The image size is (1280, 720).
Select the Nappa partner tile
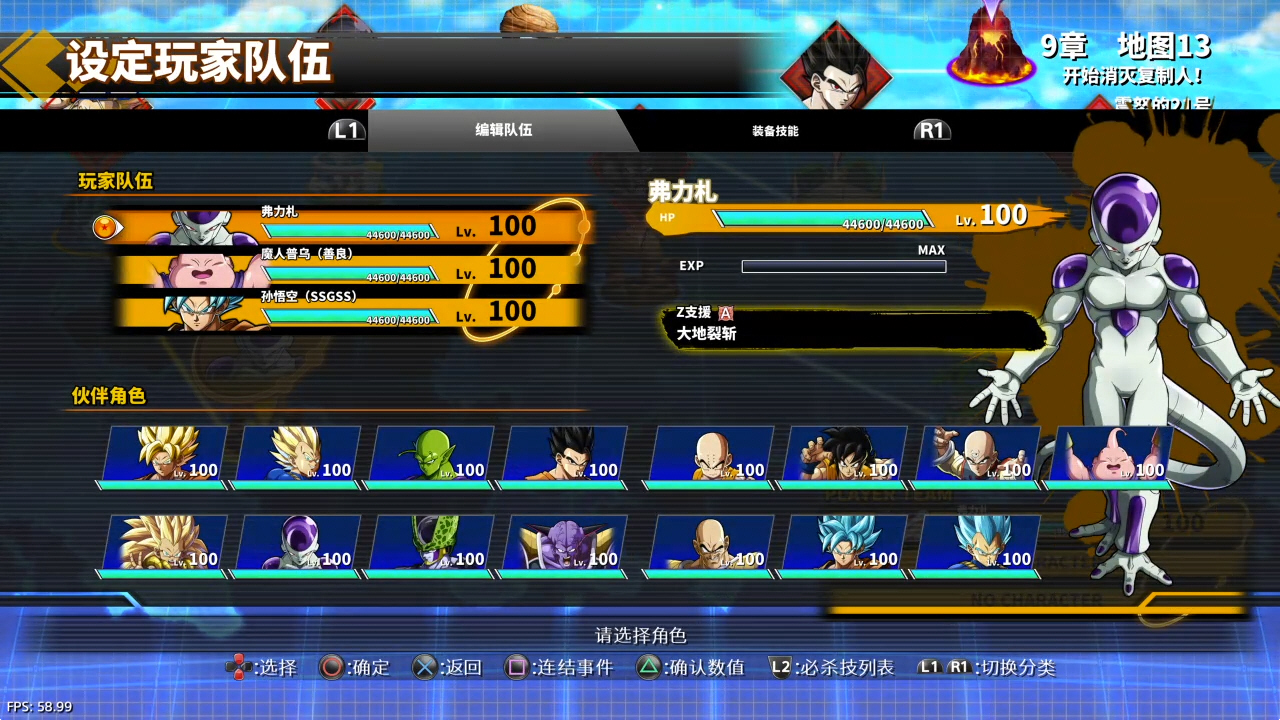pyautogui.click(x=711, y=545)
